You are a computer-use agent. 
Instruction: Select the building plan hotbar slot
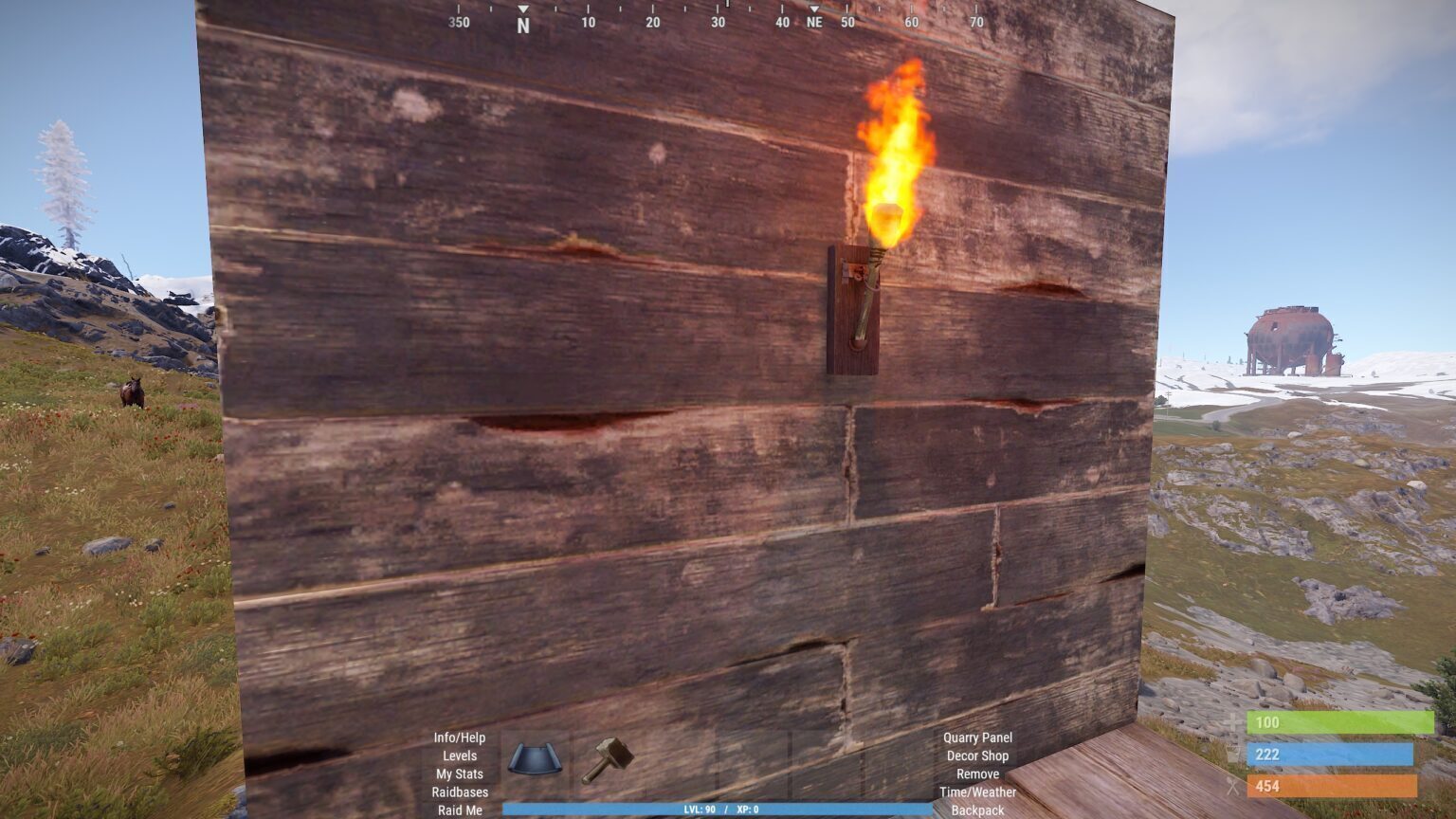tap(535, 760)
